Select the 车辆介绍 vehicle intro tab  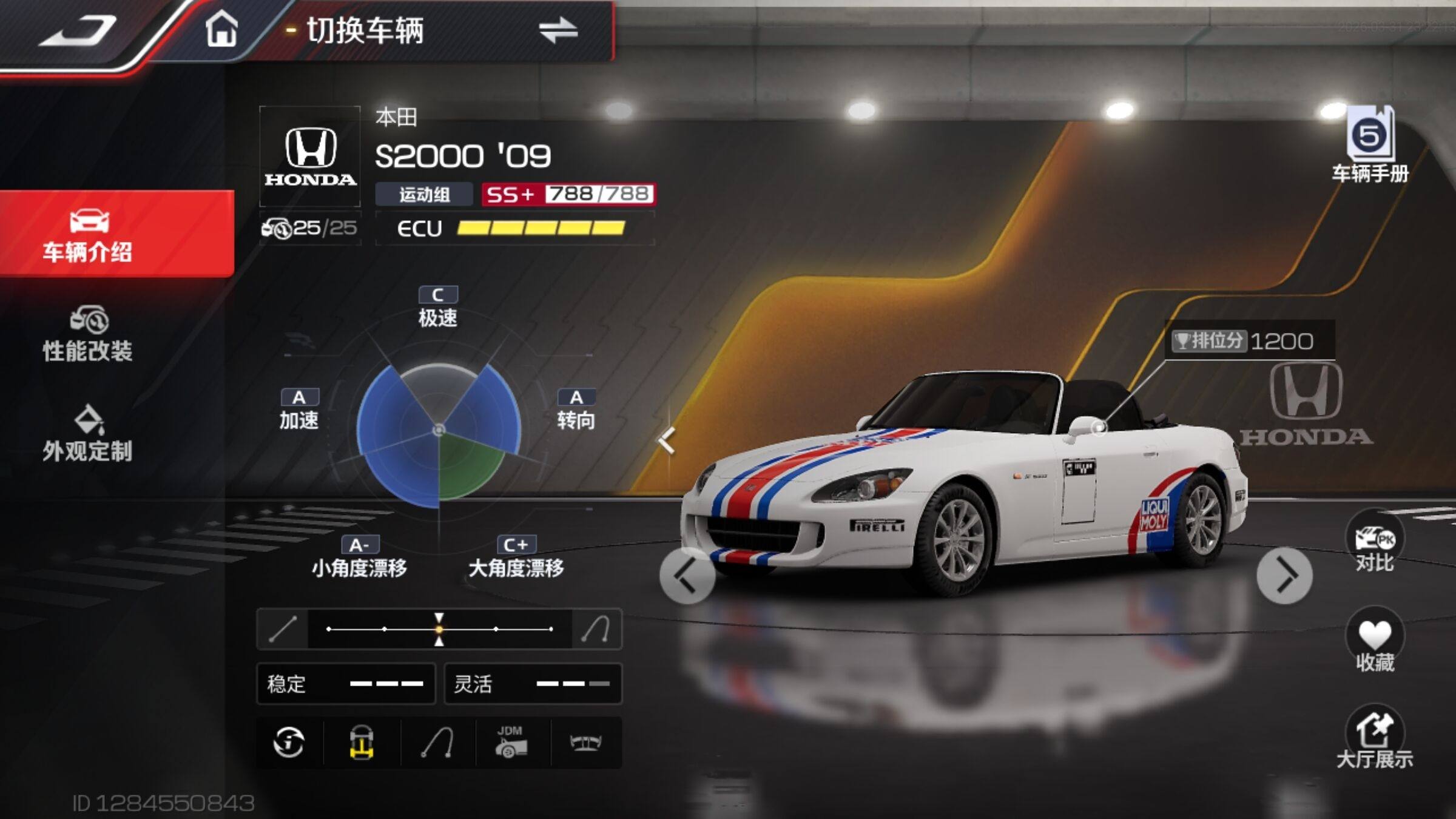(88, 235)
